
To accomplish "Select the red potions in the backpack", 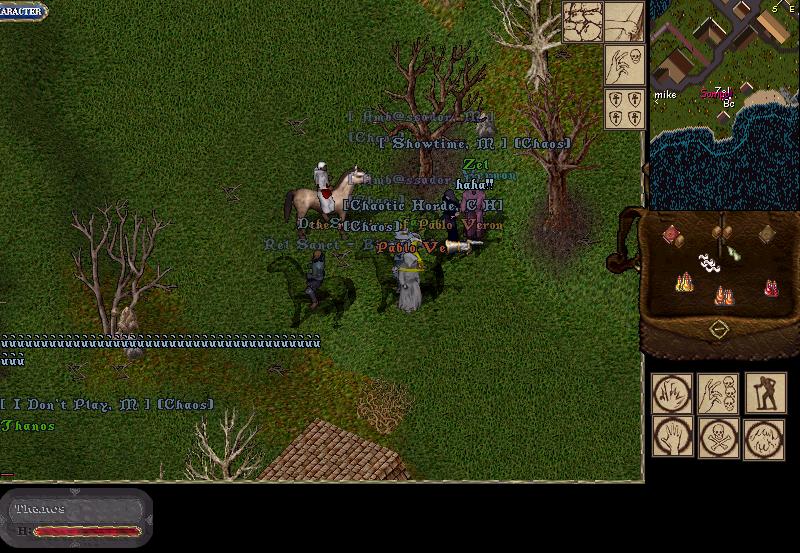I will pos(770,287).
